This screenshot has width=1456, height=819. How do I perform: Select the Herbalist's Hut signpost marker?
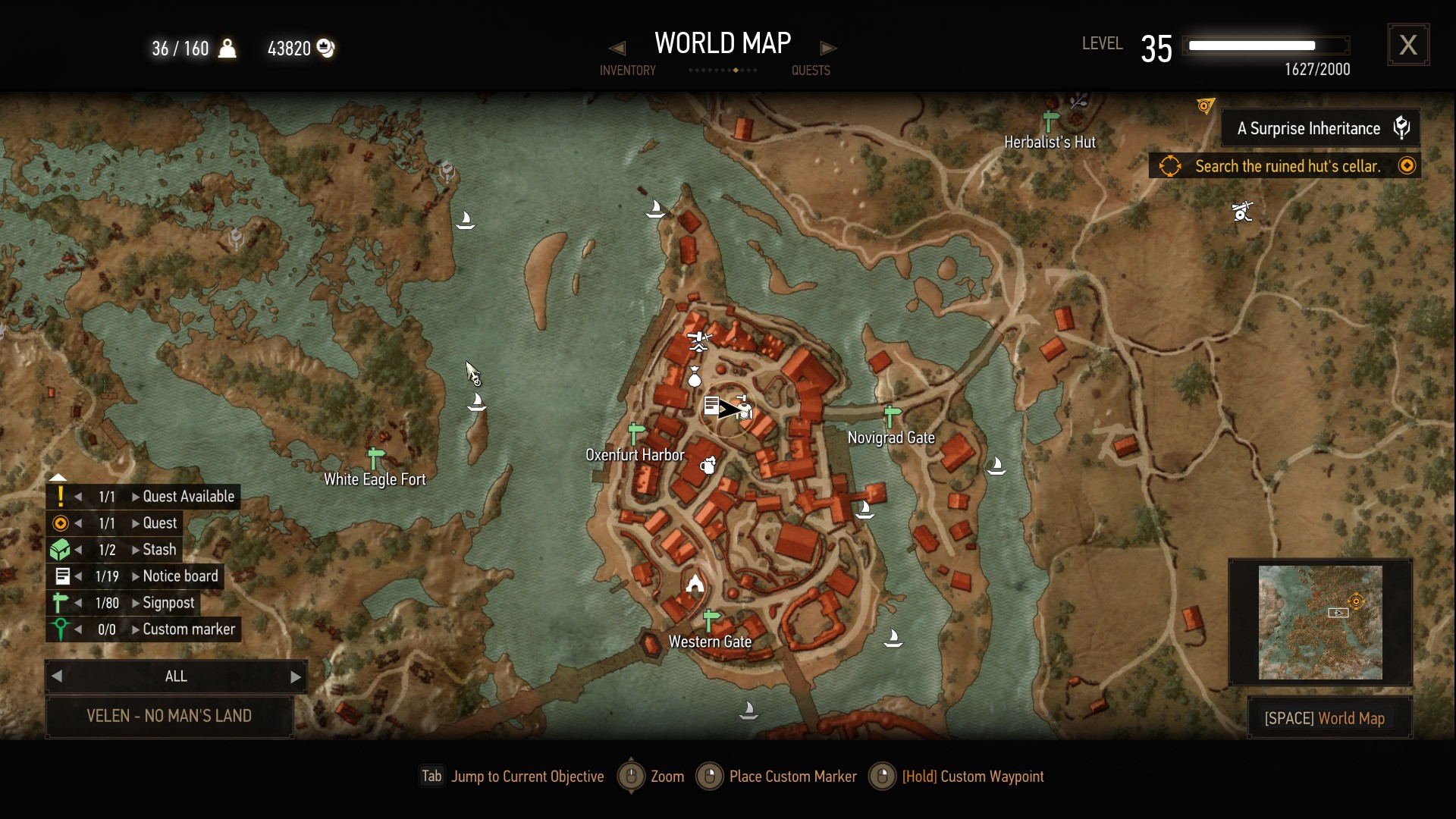[1050, 121]
